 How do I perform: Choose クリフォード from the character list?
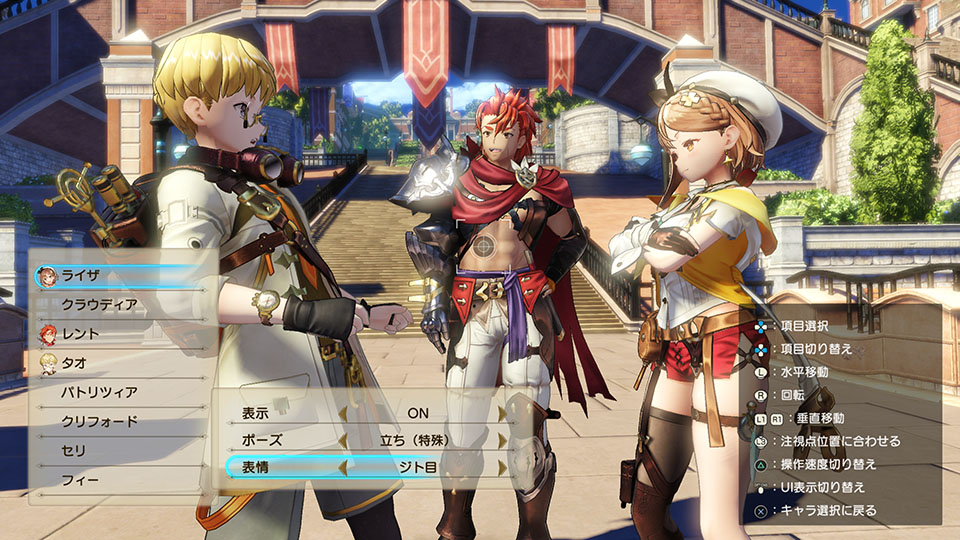coord(99,421)
